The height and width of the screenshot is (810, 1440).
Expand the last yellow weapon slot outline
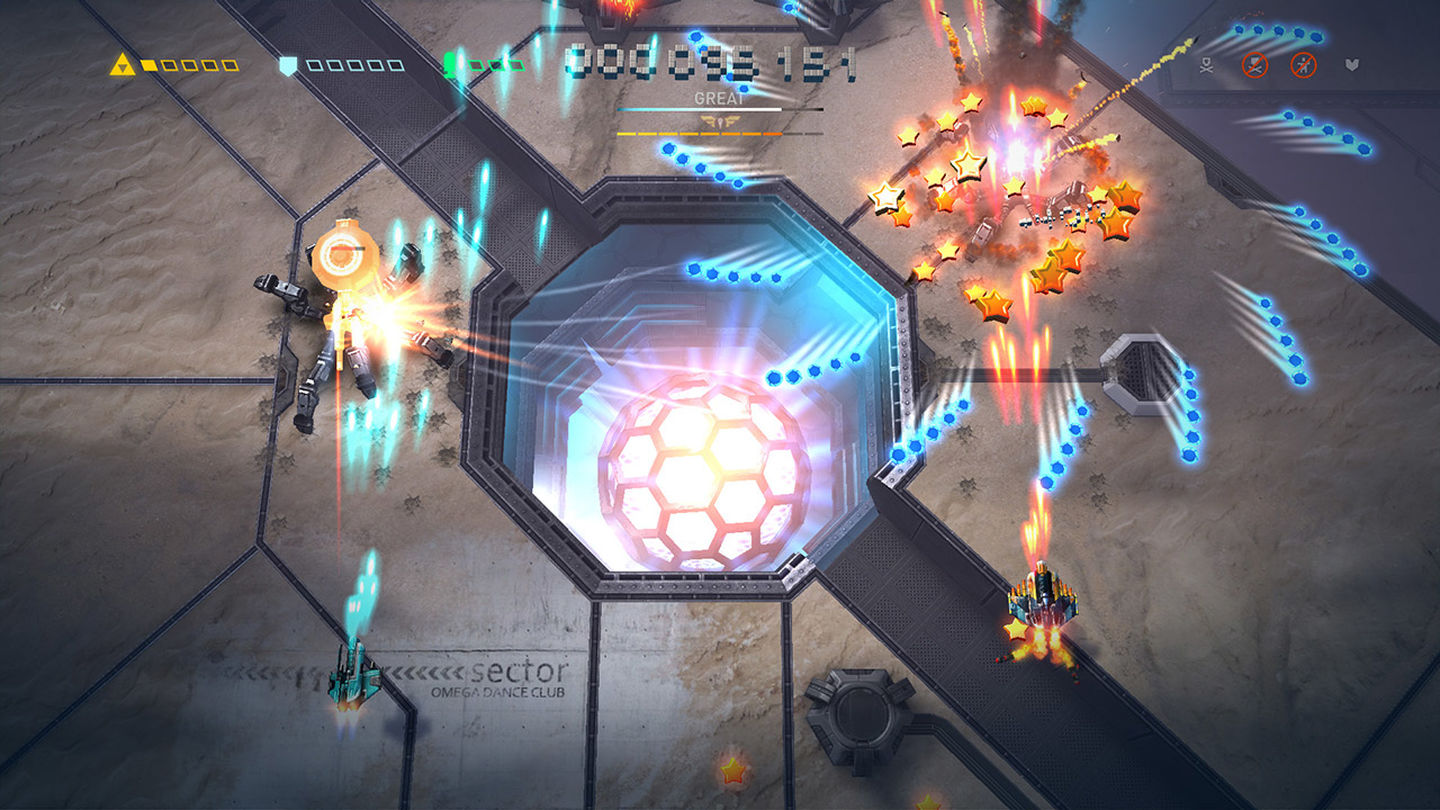(x=232, y=65)
